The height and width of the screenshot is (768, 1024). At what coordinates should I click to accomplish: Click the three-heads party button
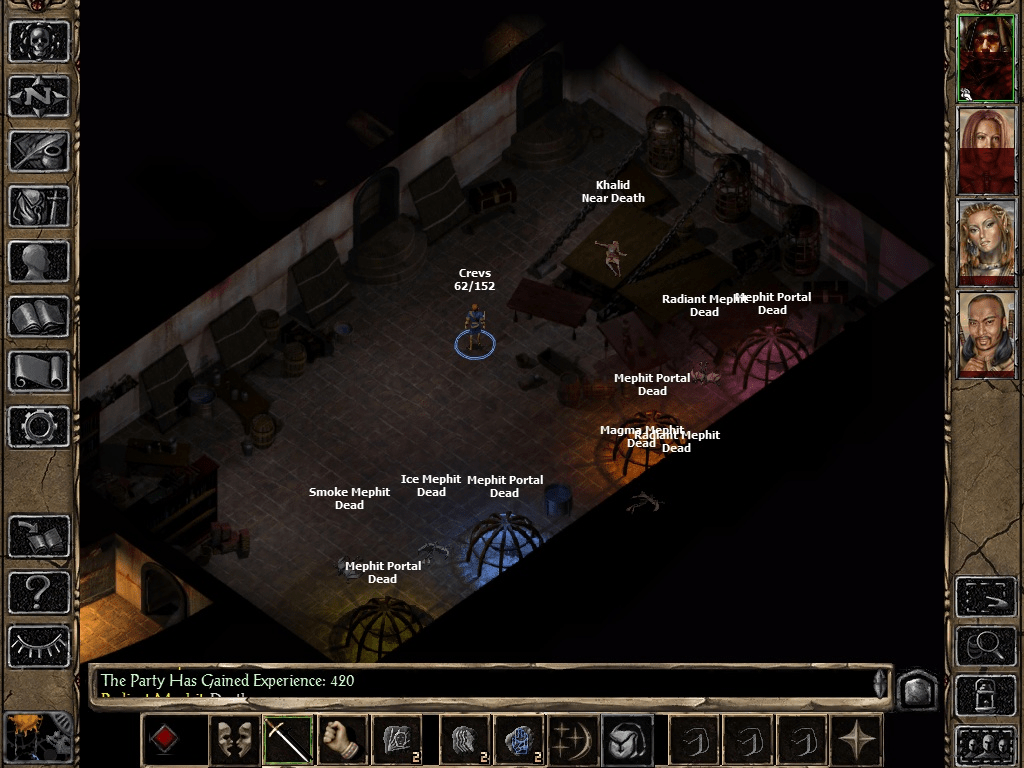(985, 744)
